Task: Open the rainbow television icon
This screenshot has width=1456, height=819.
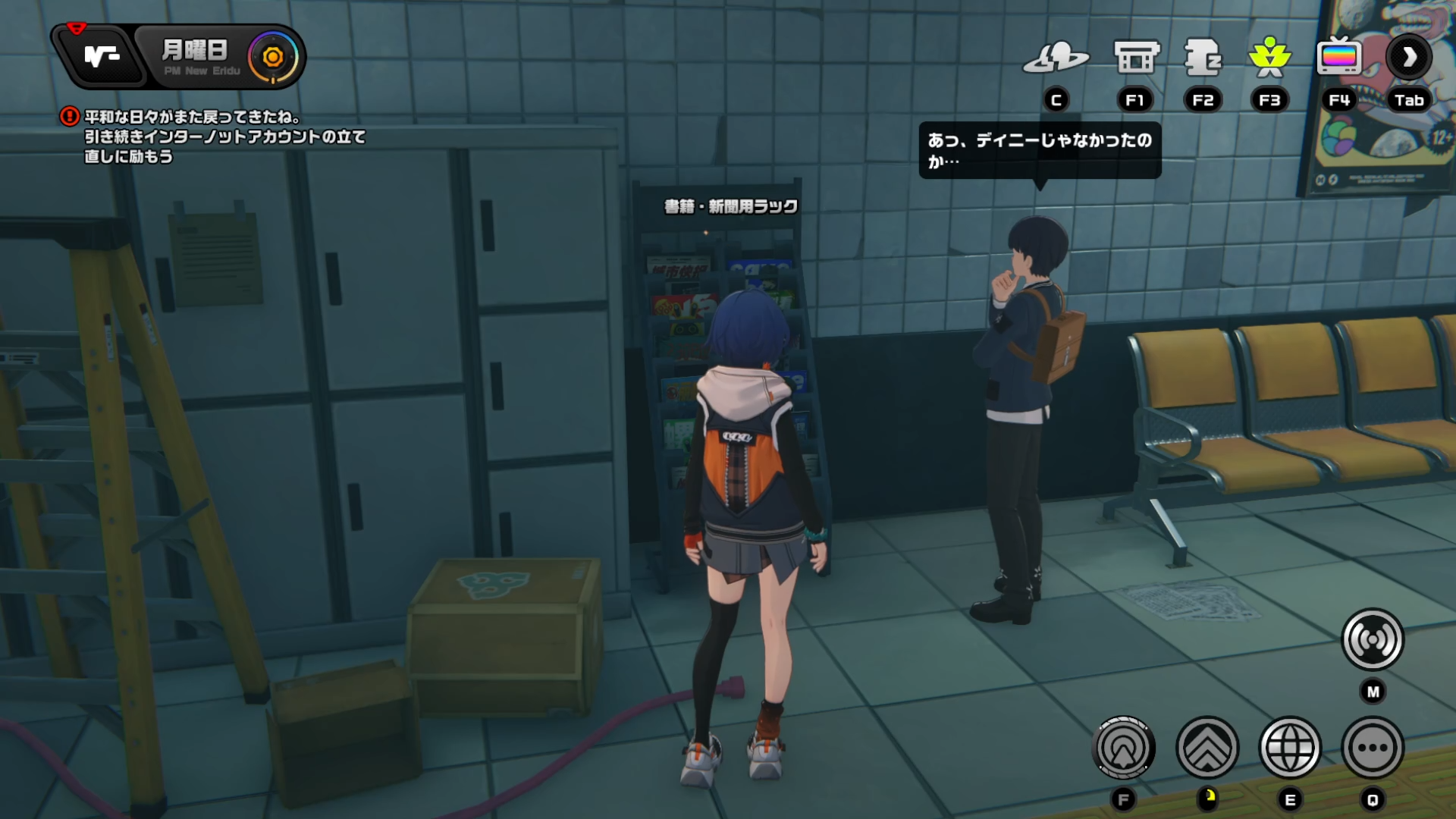Action: pos(1339,58)
